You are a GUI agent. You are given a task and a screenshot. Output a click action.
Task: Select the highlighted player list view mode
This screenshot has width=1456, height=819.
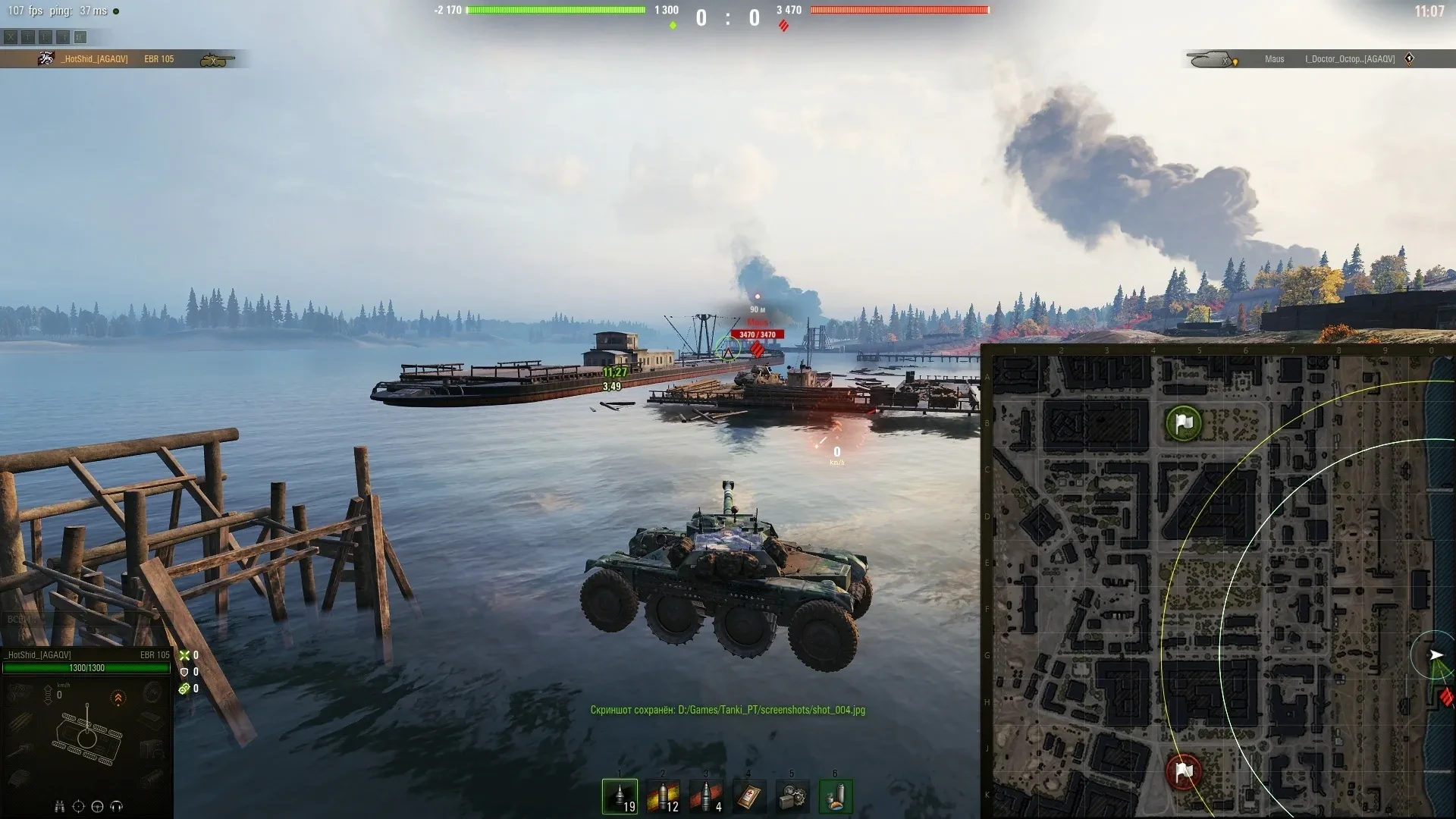click(80, 37)
